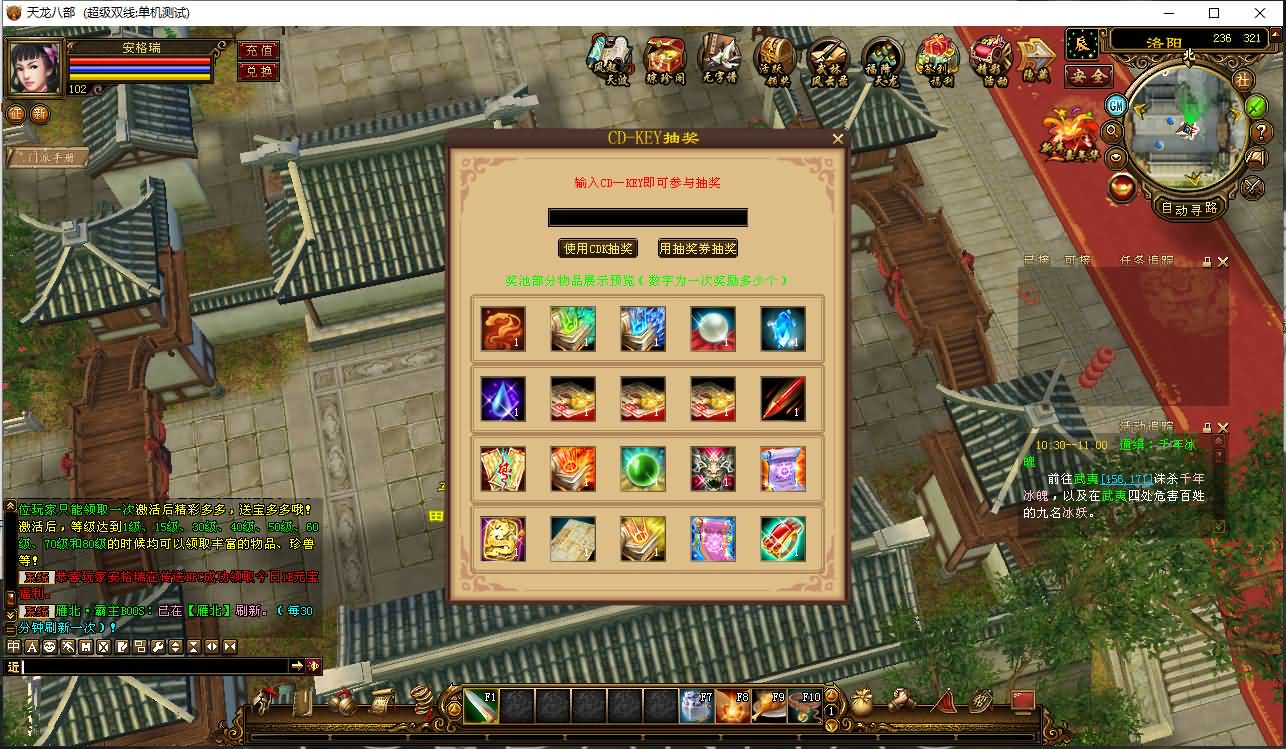
Task: Open the 珍珑阁 treasure shop icon
Action: [x=664, y=60]
